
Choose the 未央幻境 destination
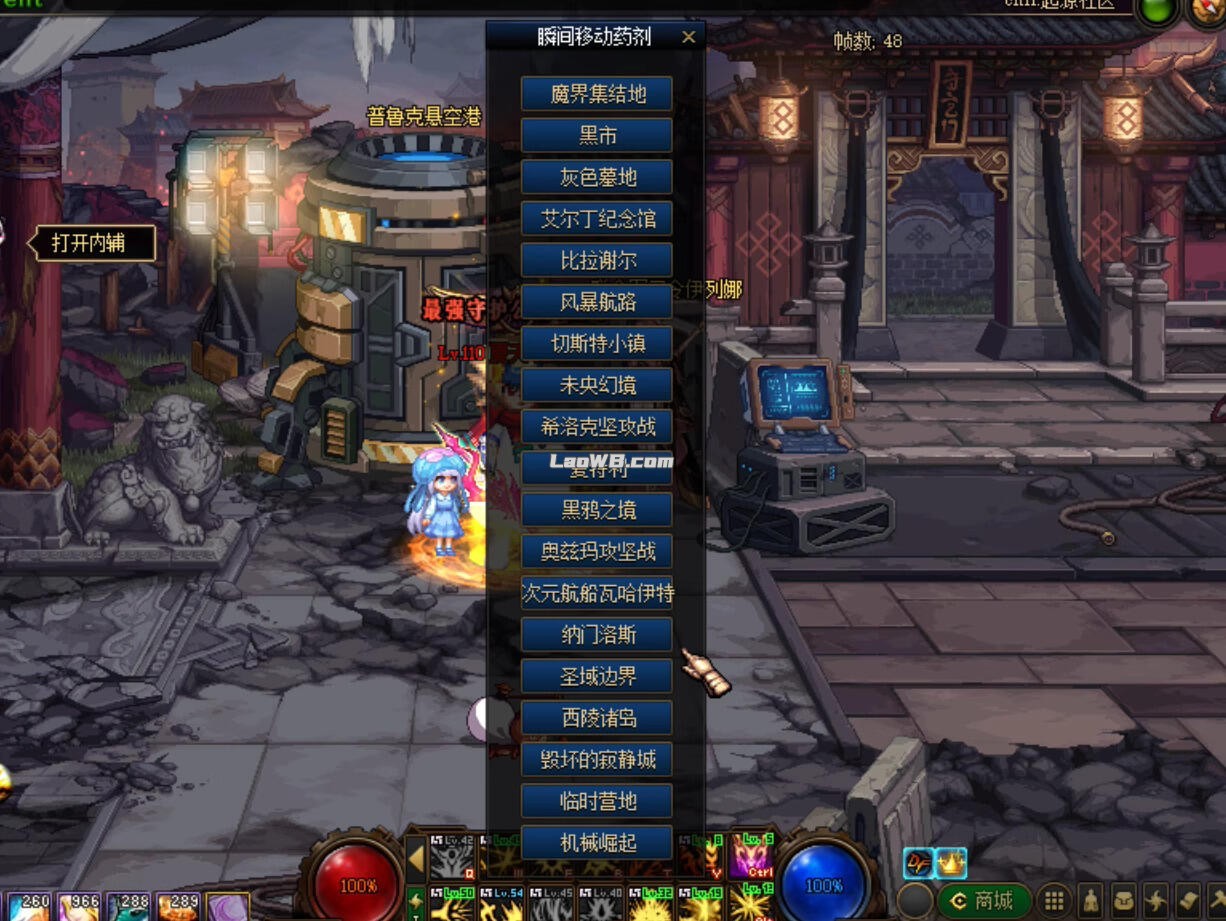tap(597, 385)
